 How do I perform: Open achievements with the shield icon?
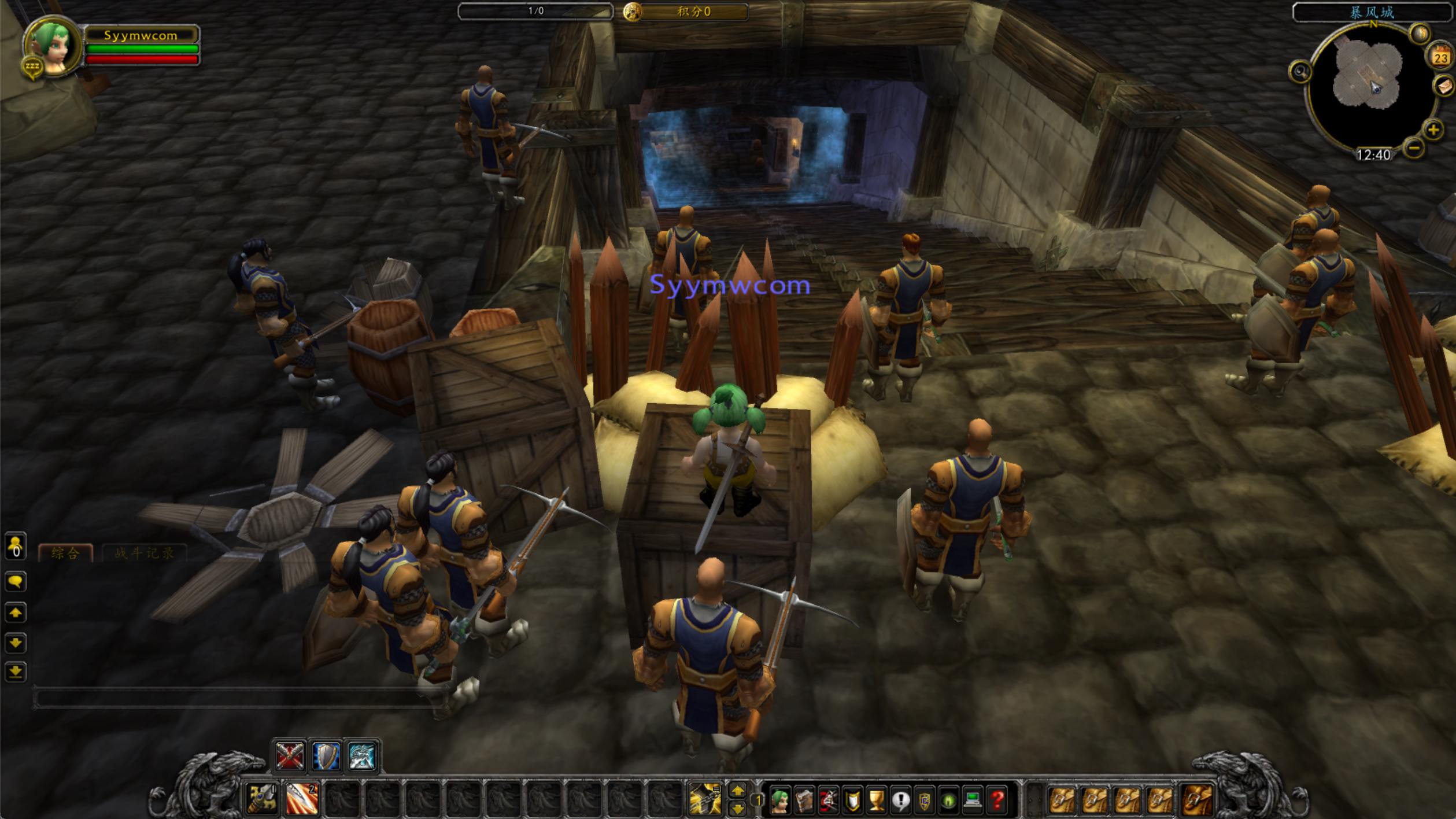[x=852, y=800]
